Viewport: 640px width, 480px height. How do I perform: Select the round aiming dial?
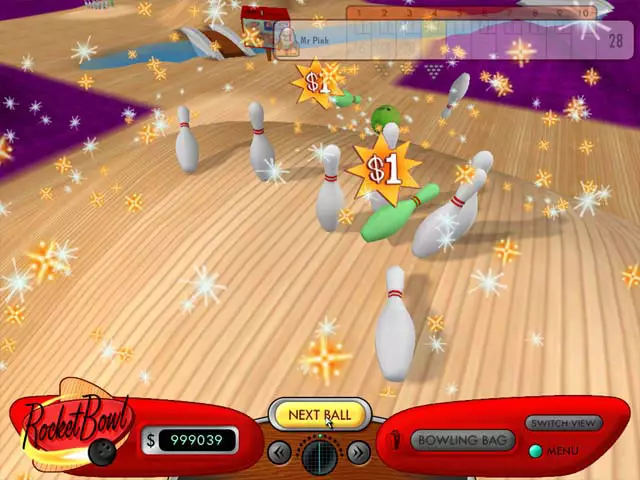[319, 455]
